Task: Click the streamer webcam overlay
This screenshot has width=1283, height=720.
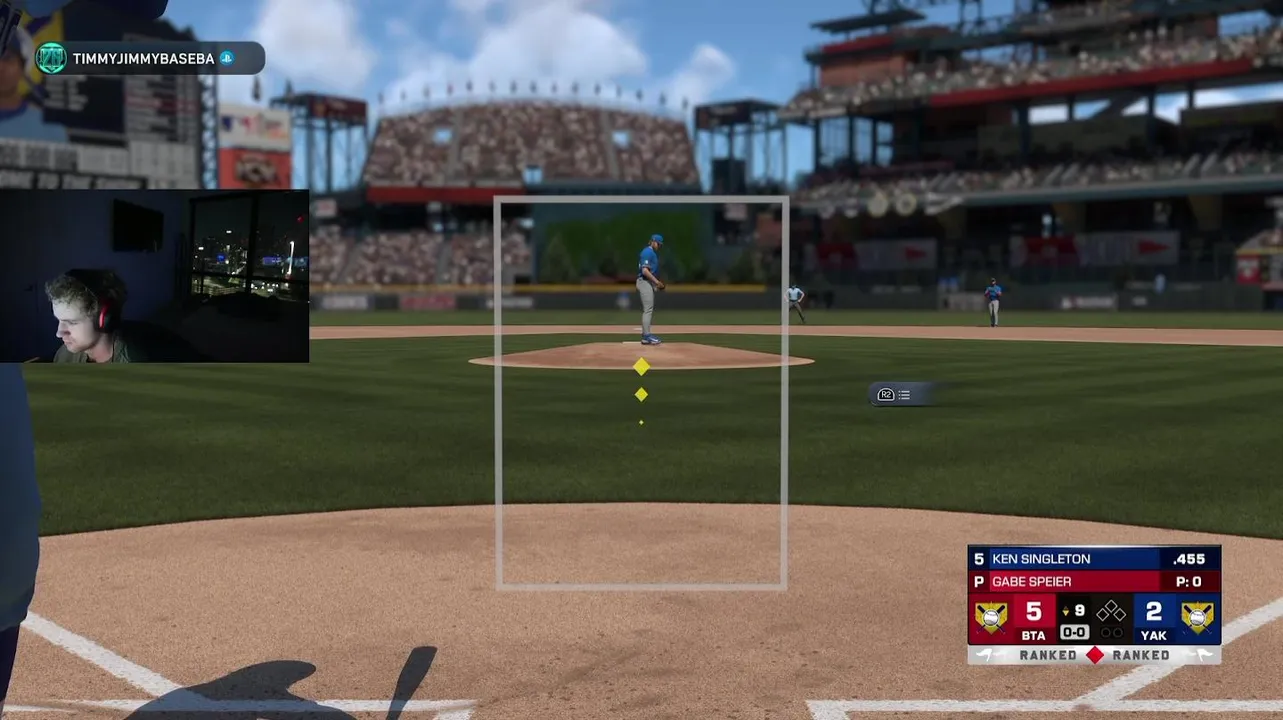Action: coord(155,276)
